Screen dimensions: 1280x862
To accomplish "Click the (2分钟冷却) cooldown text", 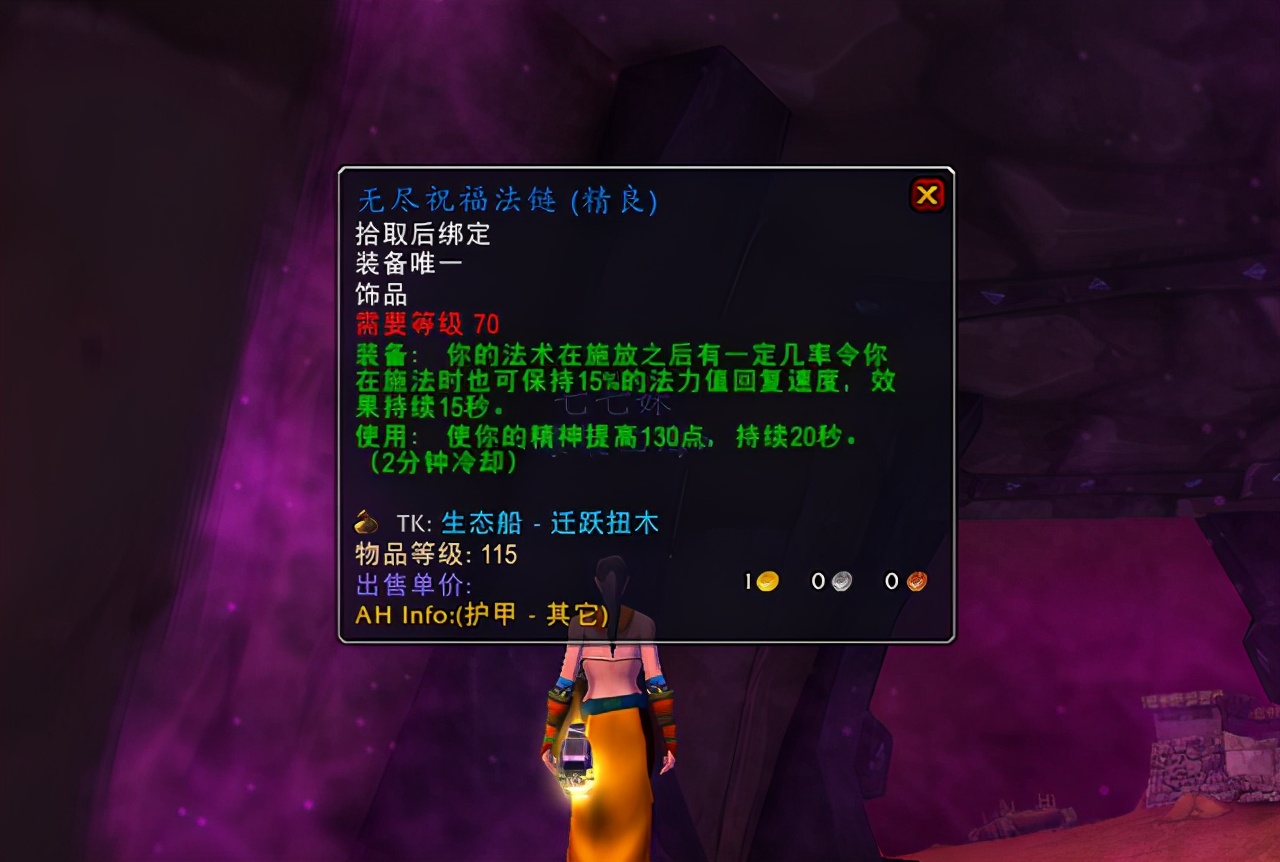I will tap(437, 465).
